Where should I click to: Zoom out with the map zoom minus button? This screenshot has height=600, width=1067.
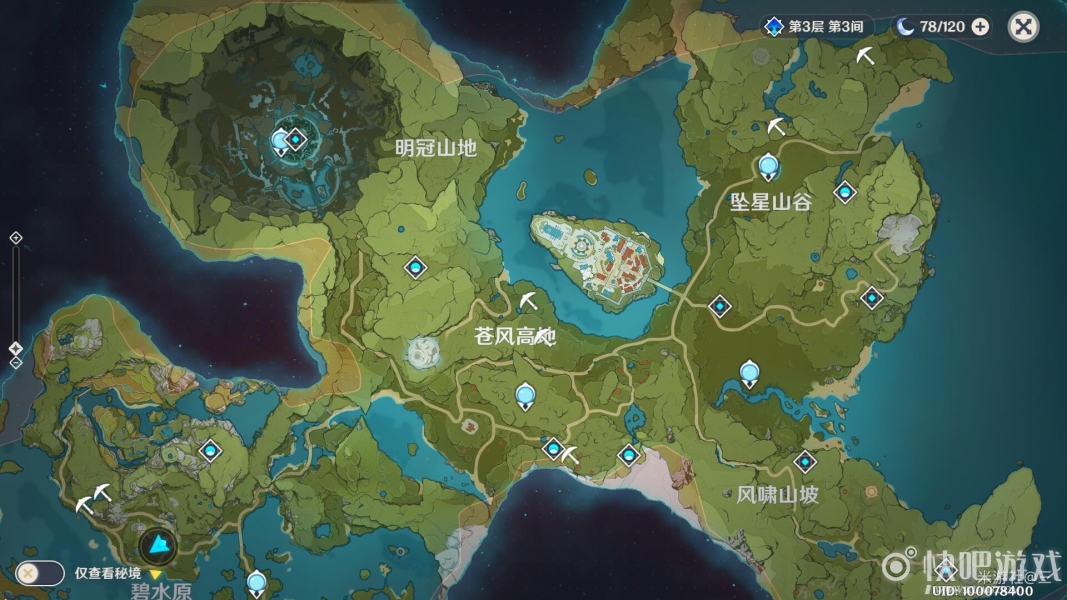pyautogui.click(x=15, y=363)
